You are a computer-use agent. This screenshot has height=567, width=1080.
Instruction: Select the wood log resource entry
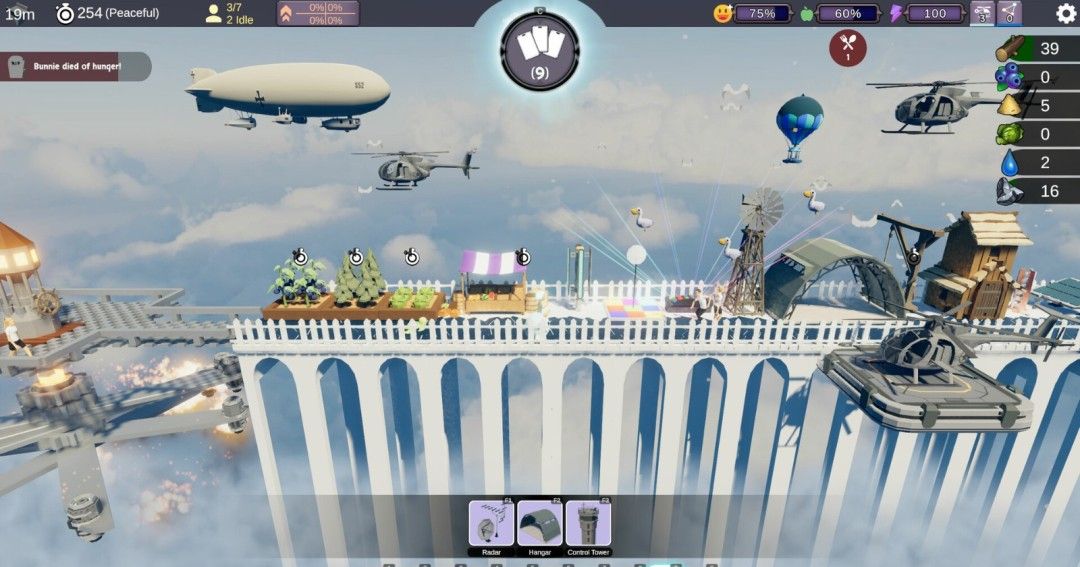[1037, 49]
